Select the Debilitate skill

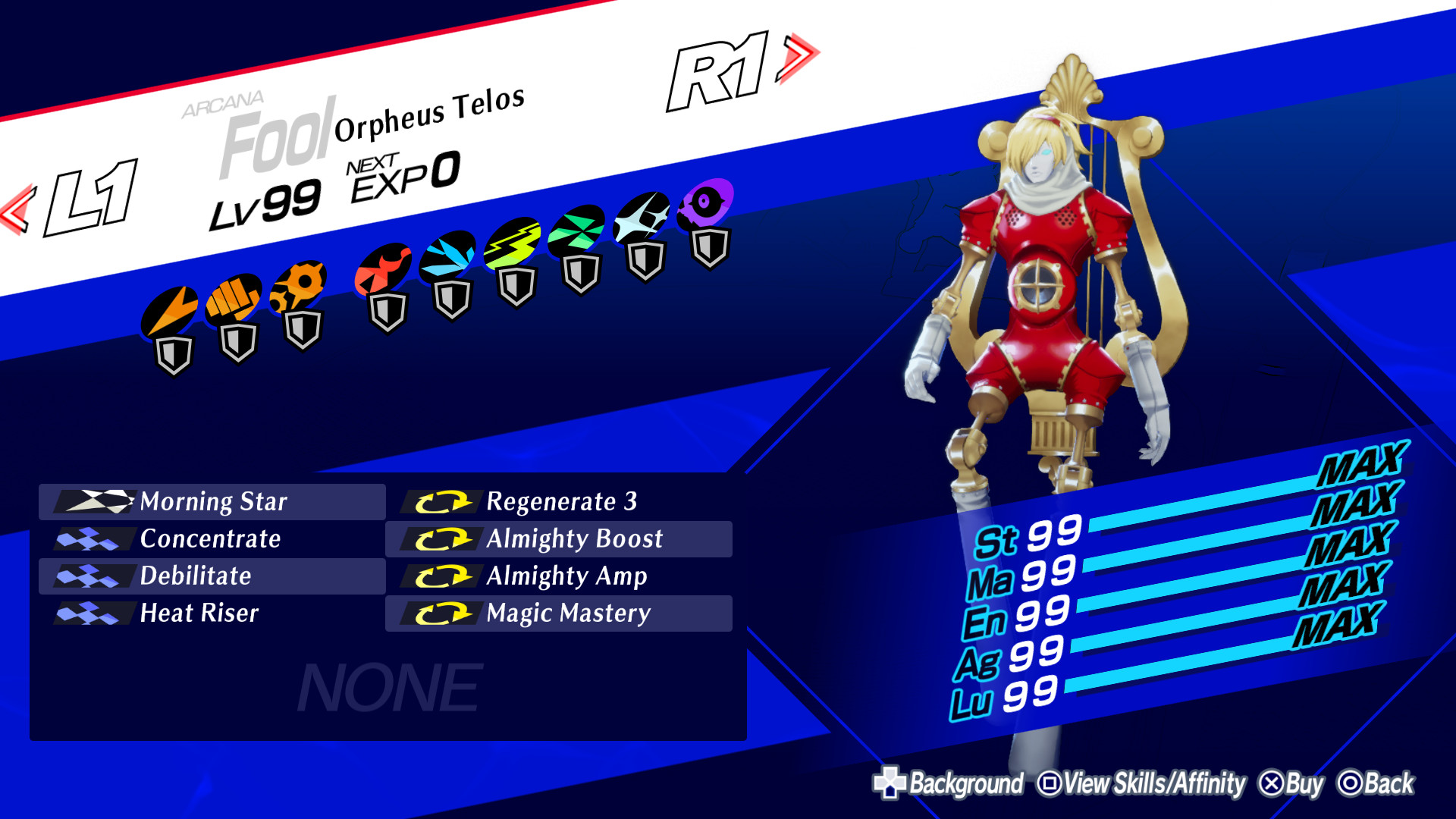193,576
